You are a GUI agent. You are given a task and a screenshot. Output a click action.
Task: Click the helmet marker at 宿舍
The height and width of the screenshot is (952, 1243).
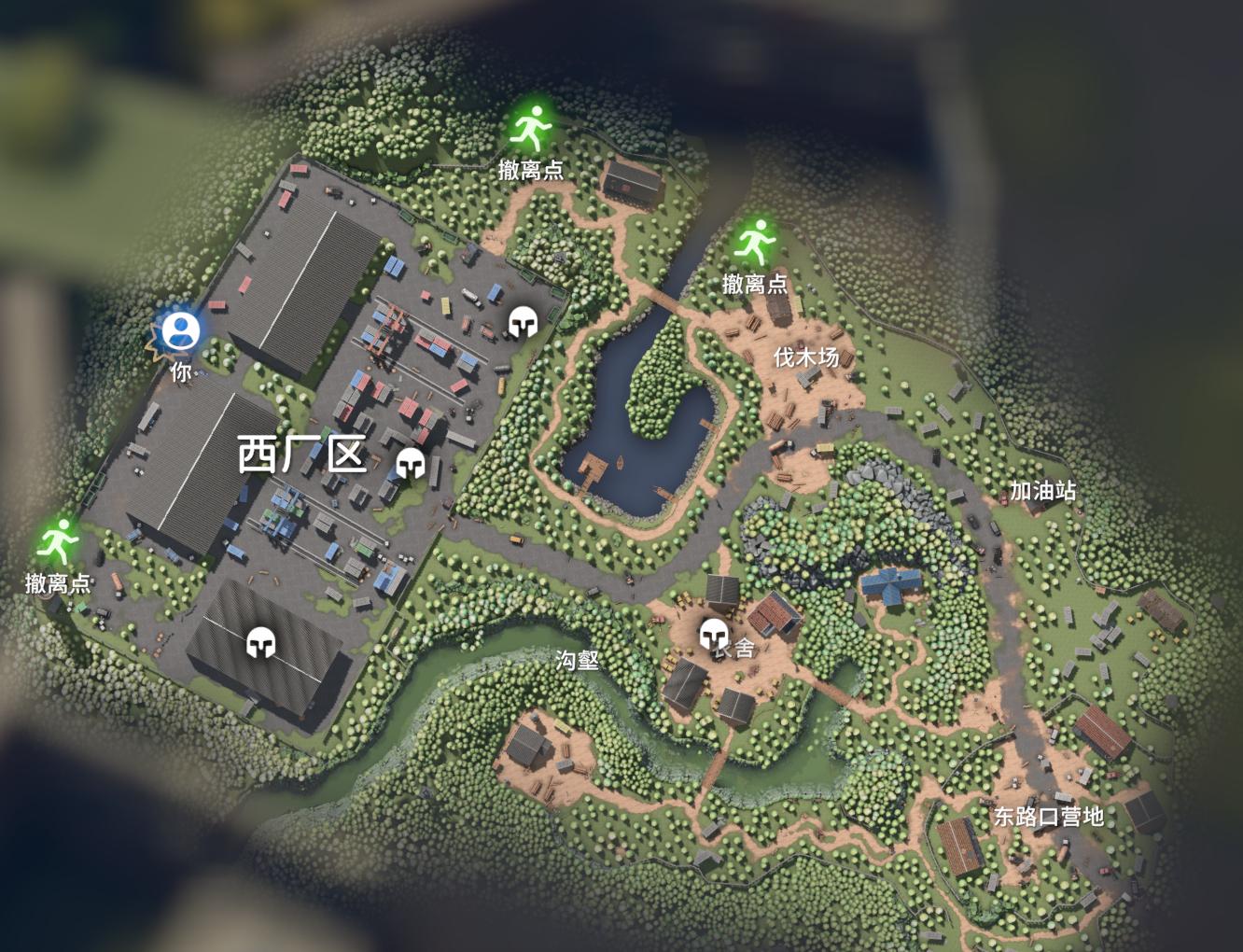[714, 635]
